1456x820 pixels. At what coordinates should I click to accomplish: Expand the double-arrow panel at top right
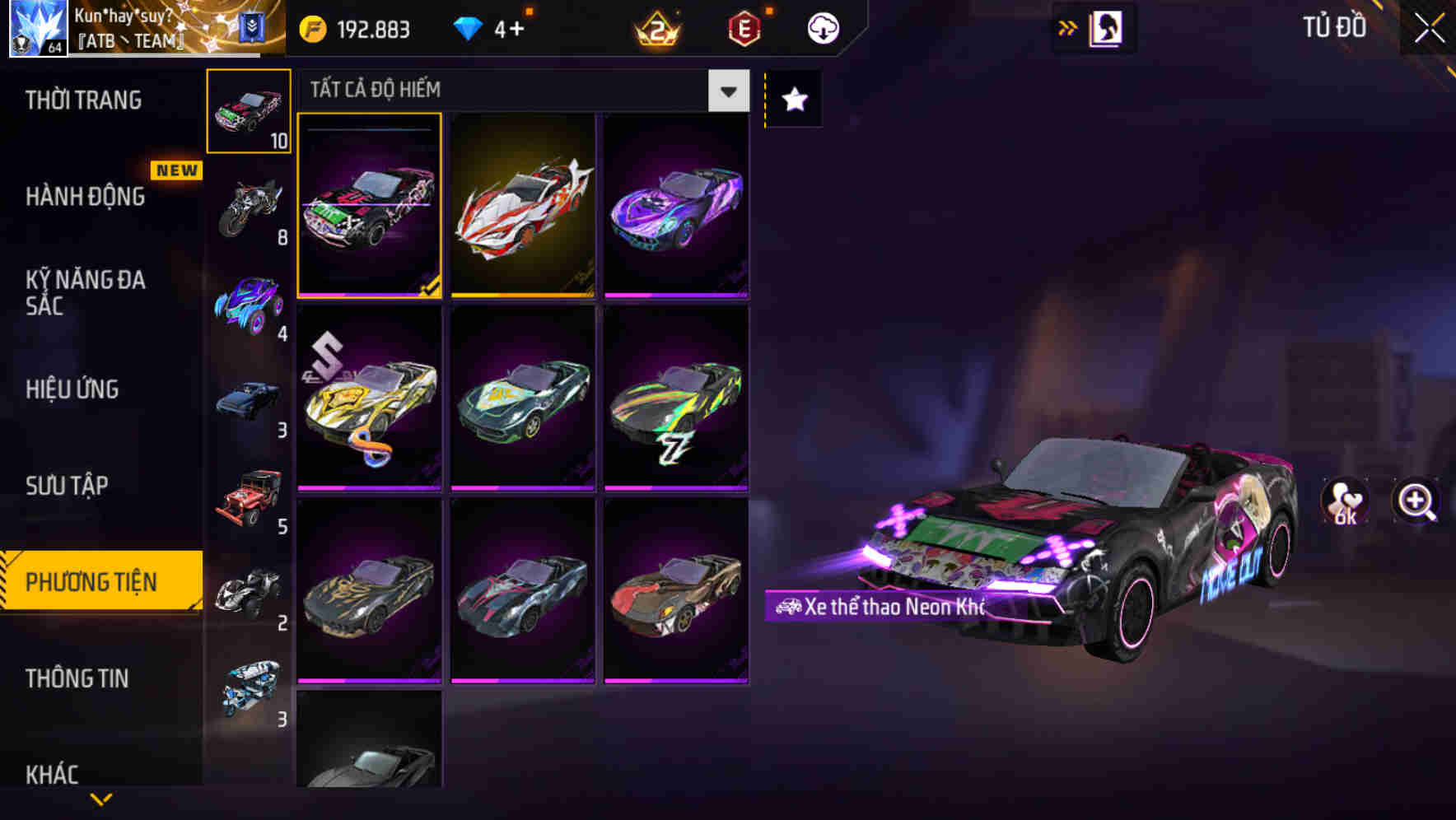(x=1066, y=27)
